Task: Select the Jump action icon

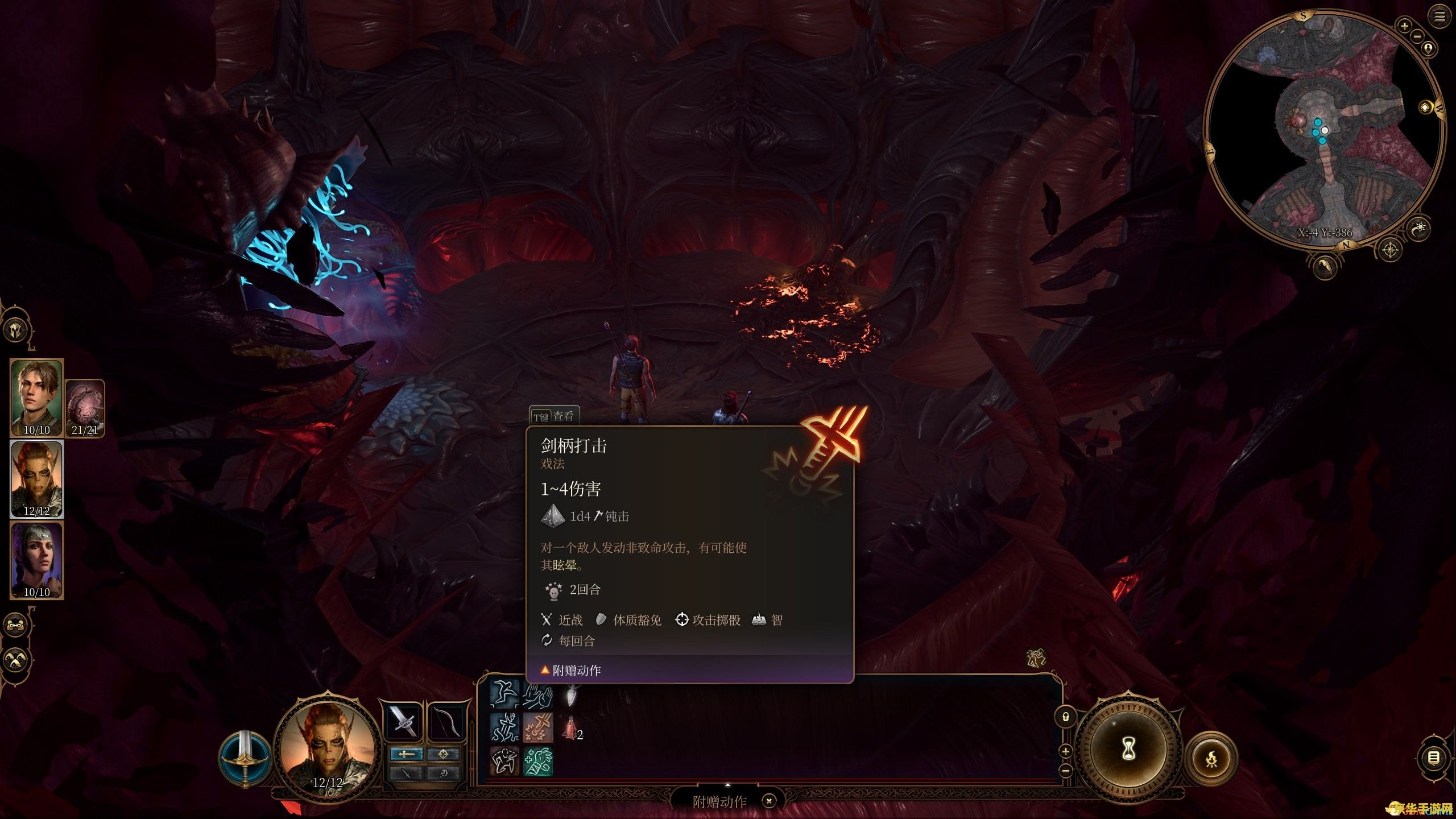Action: [x=504, y=694]
